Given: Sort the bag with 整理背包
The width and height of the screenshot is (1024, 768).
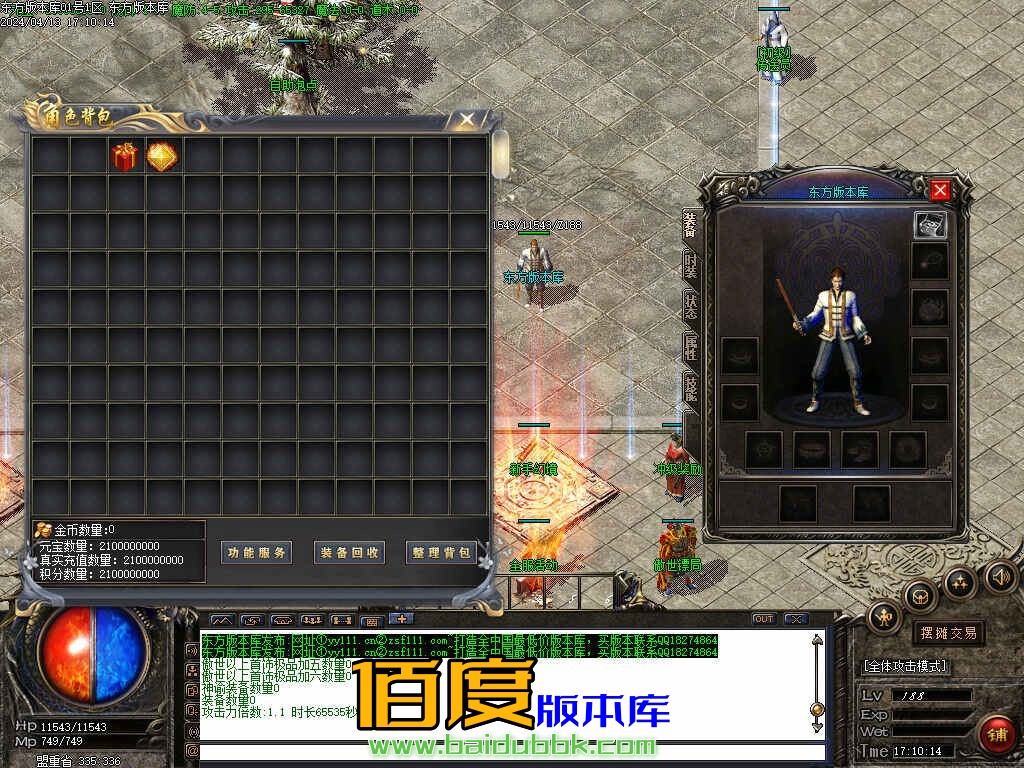Looking at the screenshot, I should tap(441, 553).
